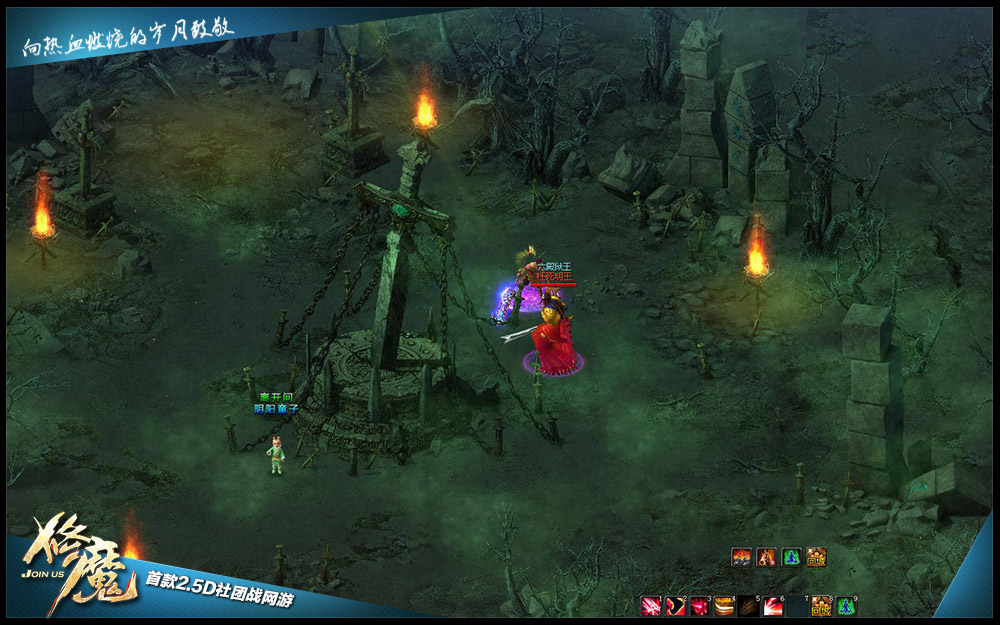Select the dark claw marks skill
Screen dimensions: 1000x625
pos(748,606)
